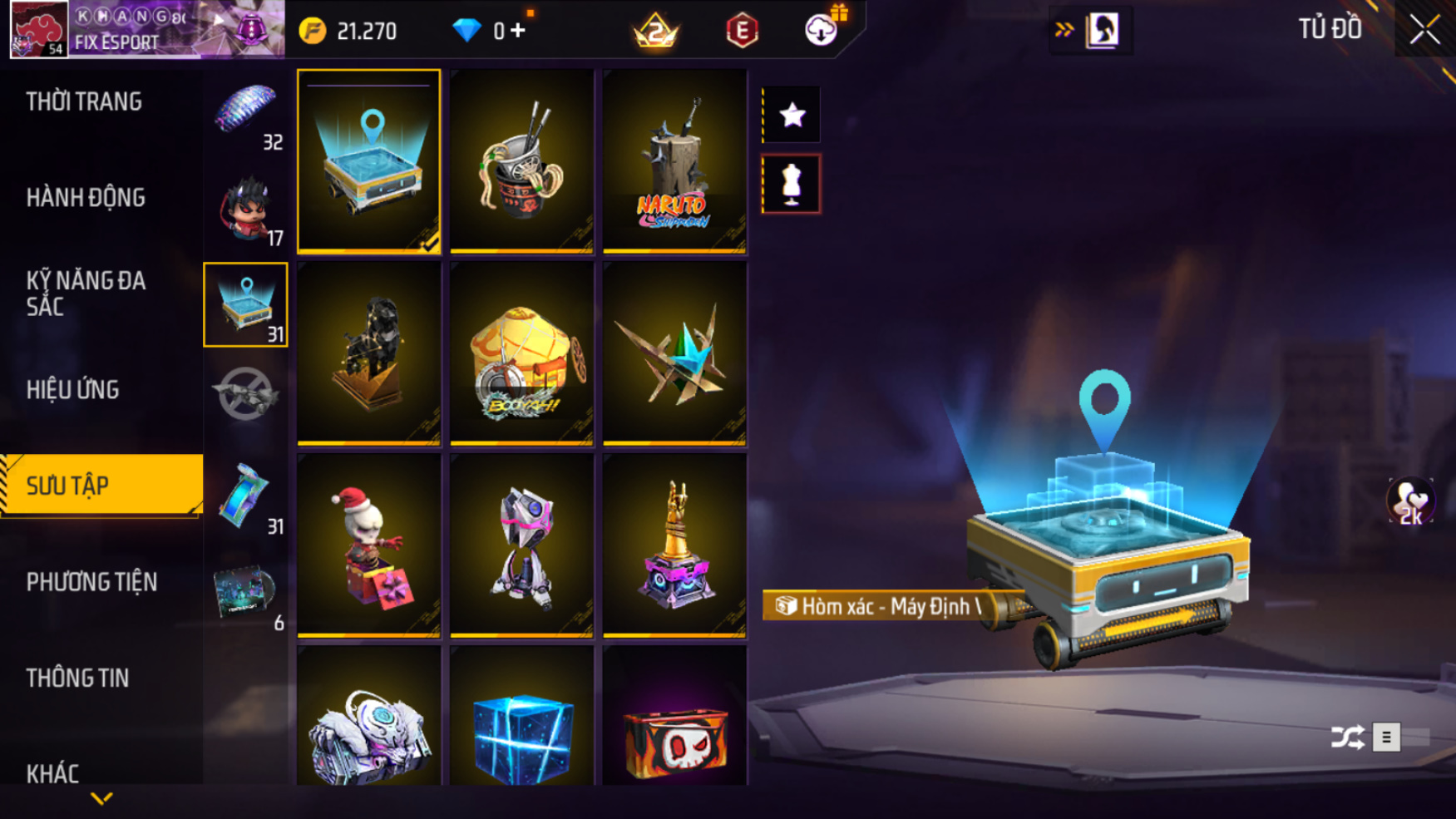1456x819 pixels.
Task: Pick the Santa skeleton loot box
Action: (368, 546)
